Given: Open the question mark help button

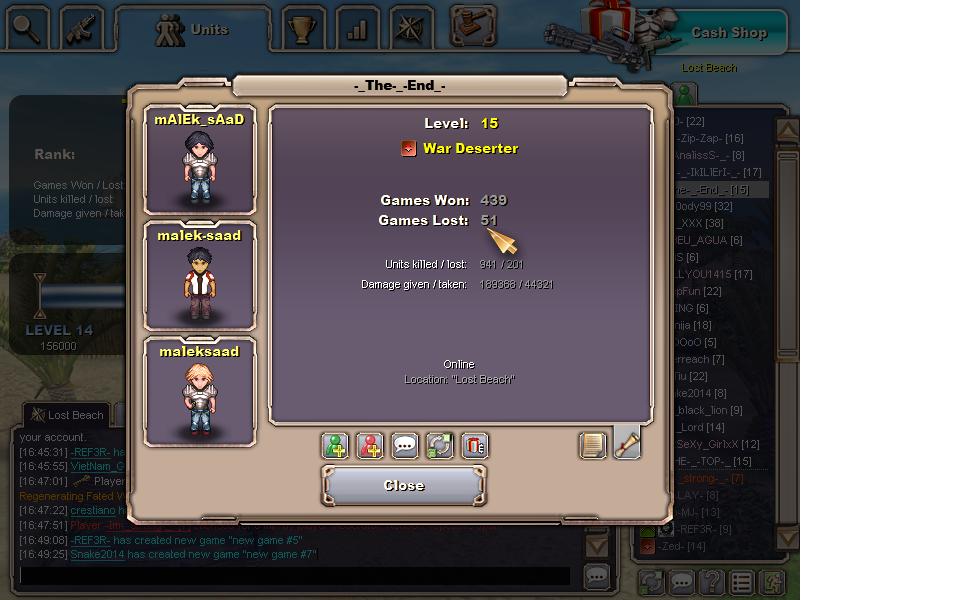Looking at the screenshot, I should tap(711, 582).
